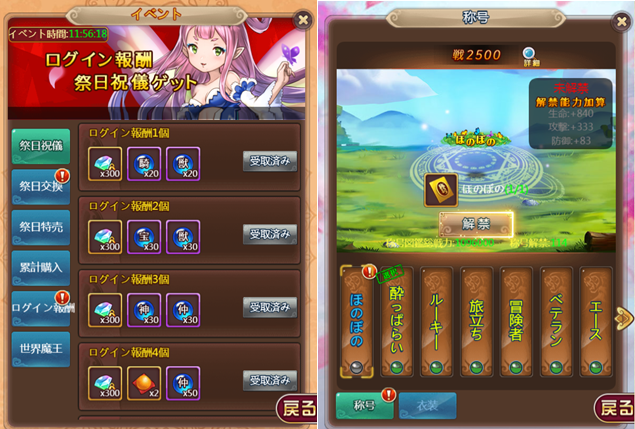
Task: Switch to the 祭日特売 sale category
Action: [x=41, y=228]
